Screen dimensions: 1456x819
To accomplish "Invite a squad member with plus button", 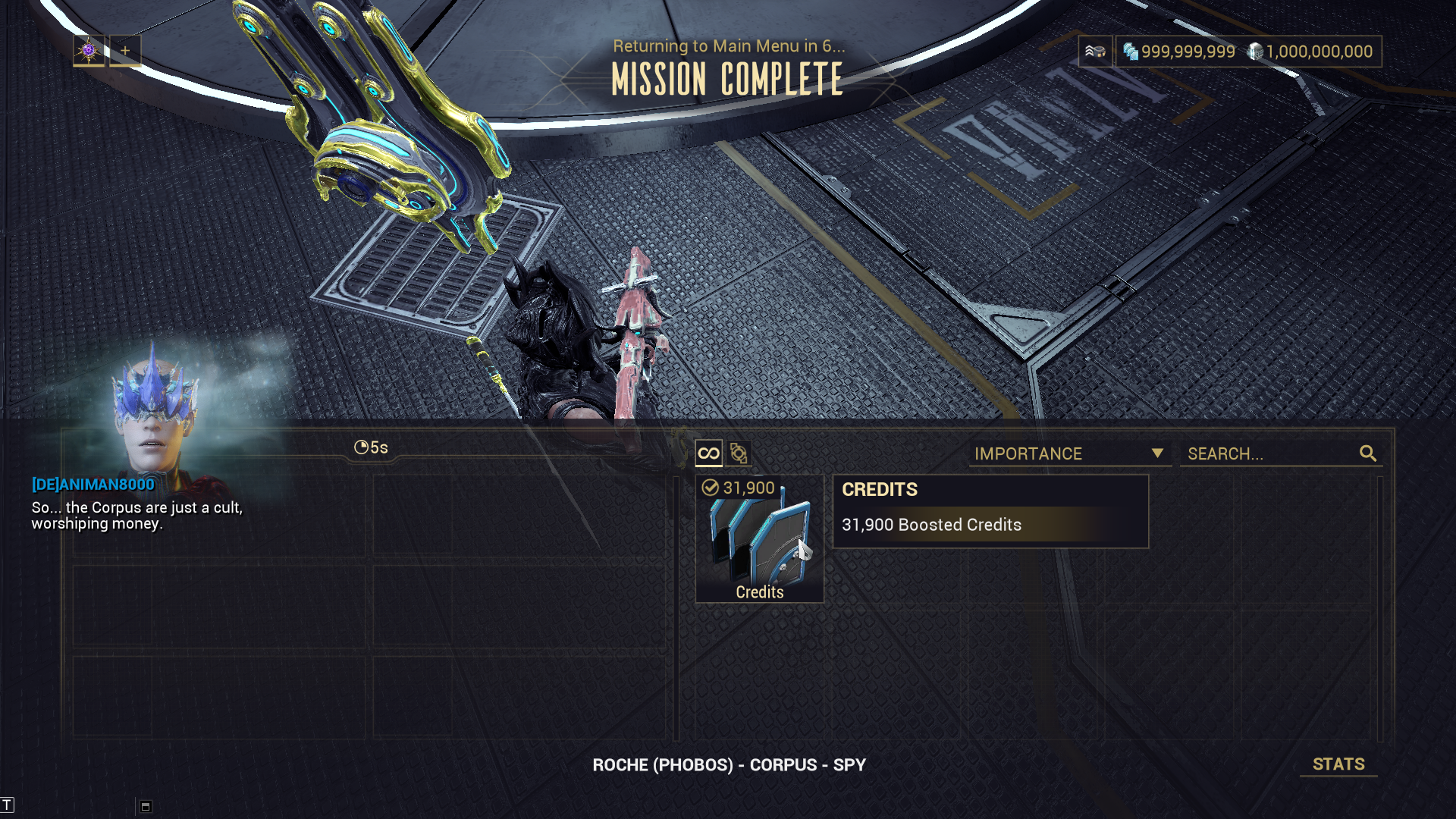I will click(x=125, y=51).
